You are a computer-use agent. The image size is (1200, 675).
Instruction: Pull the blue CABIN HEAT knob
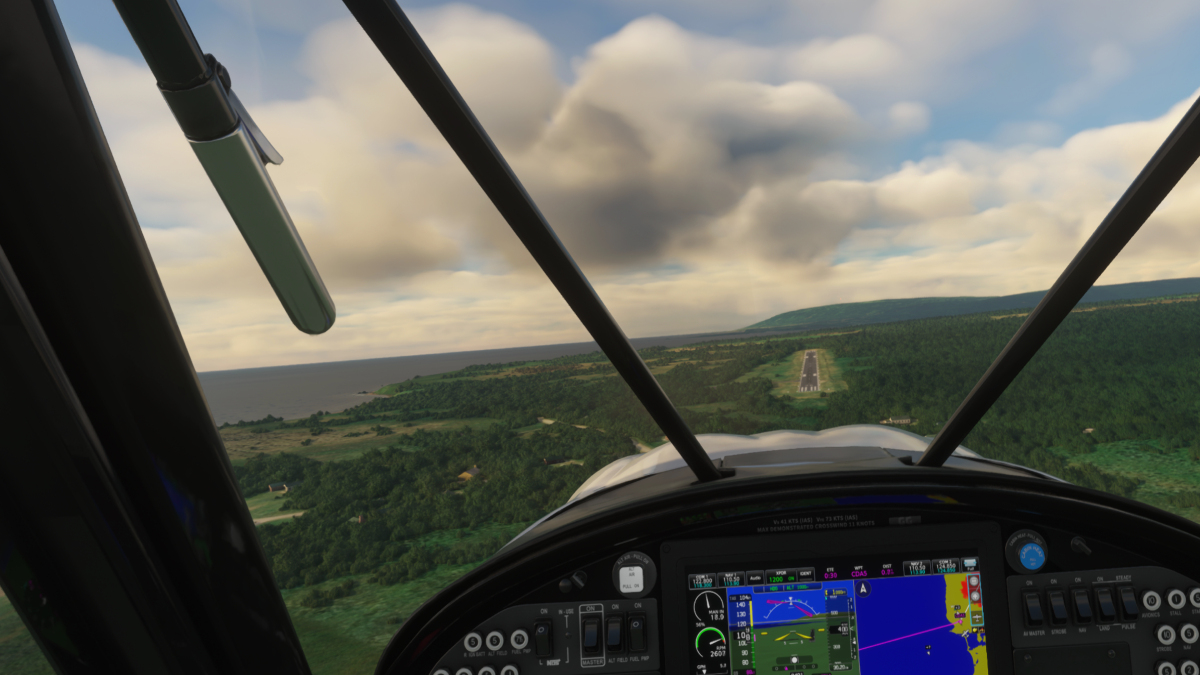coord(1030,555)
